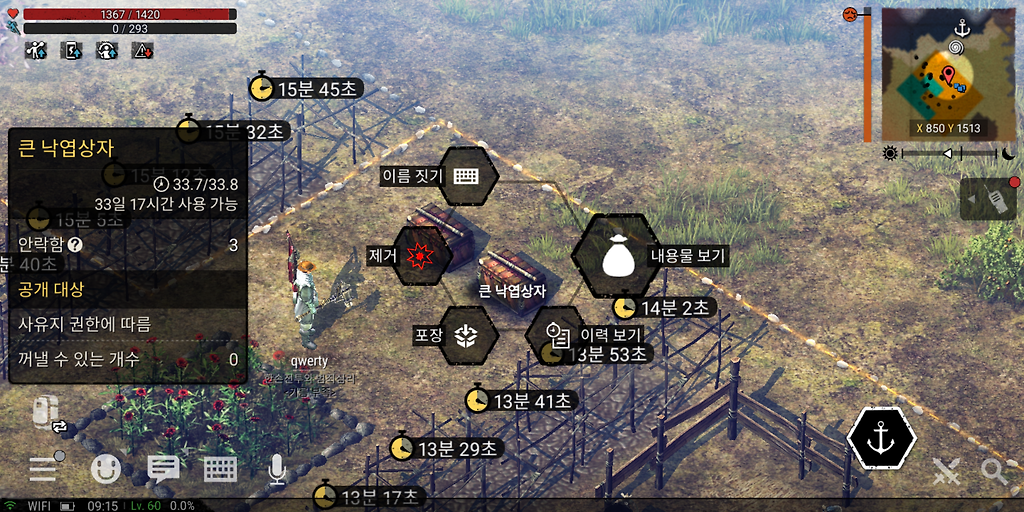Open the smiley face emote menu
This screenshot has height=512, width=1024.
coord(106,468)
